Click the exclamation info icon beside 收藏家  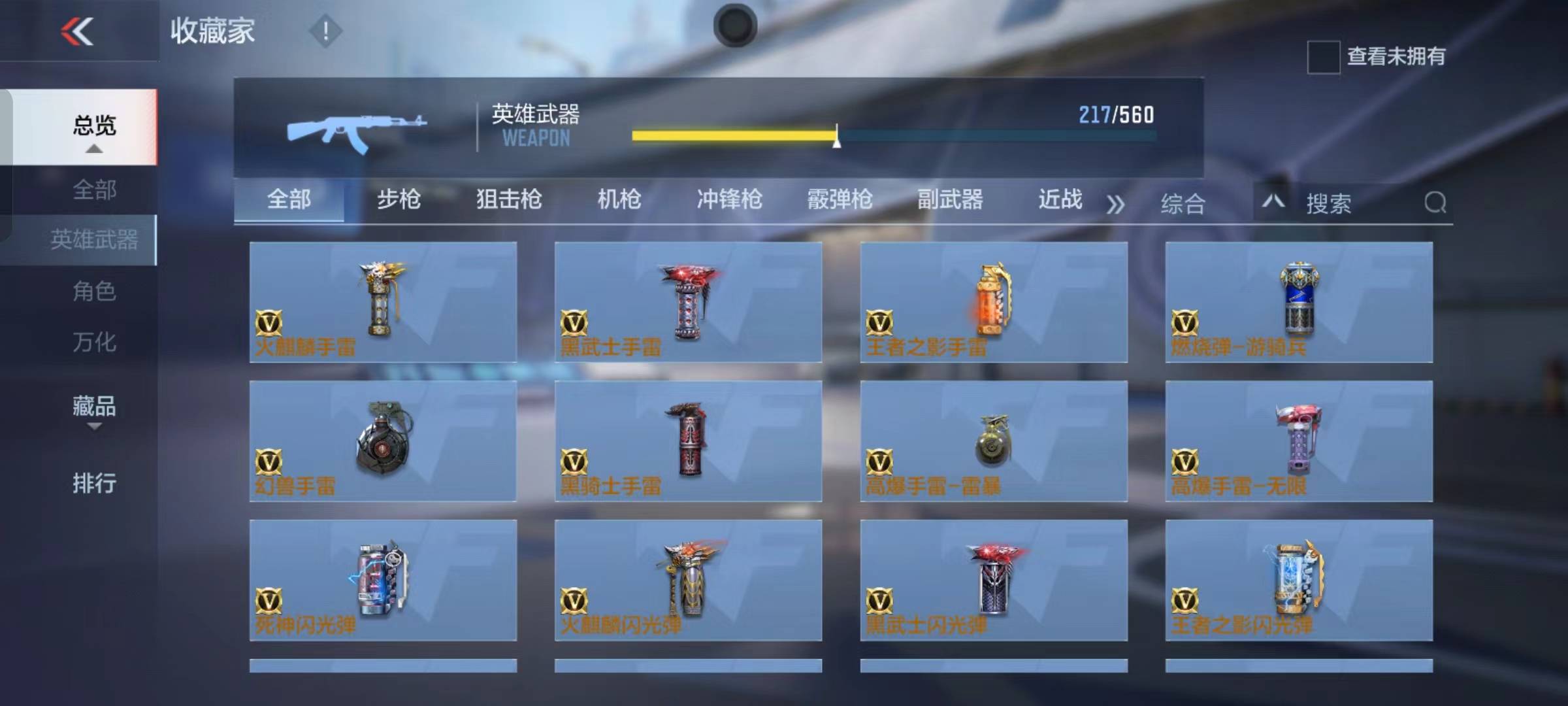[x=325, y=30]
